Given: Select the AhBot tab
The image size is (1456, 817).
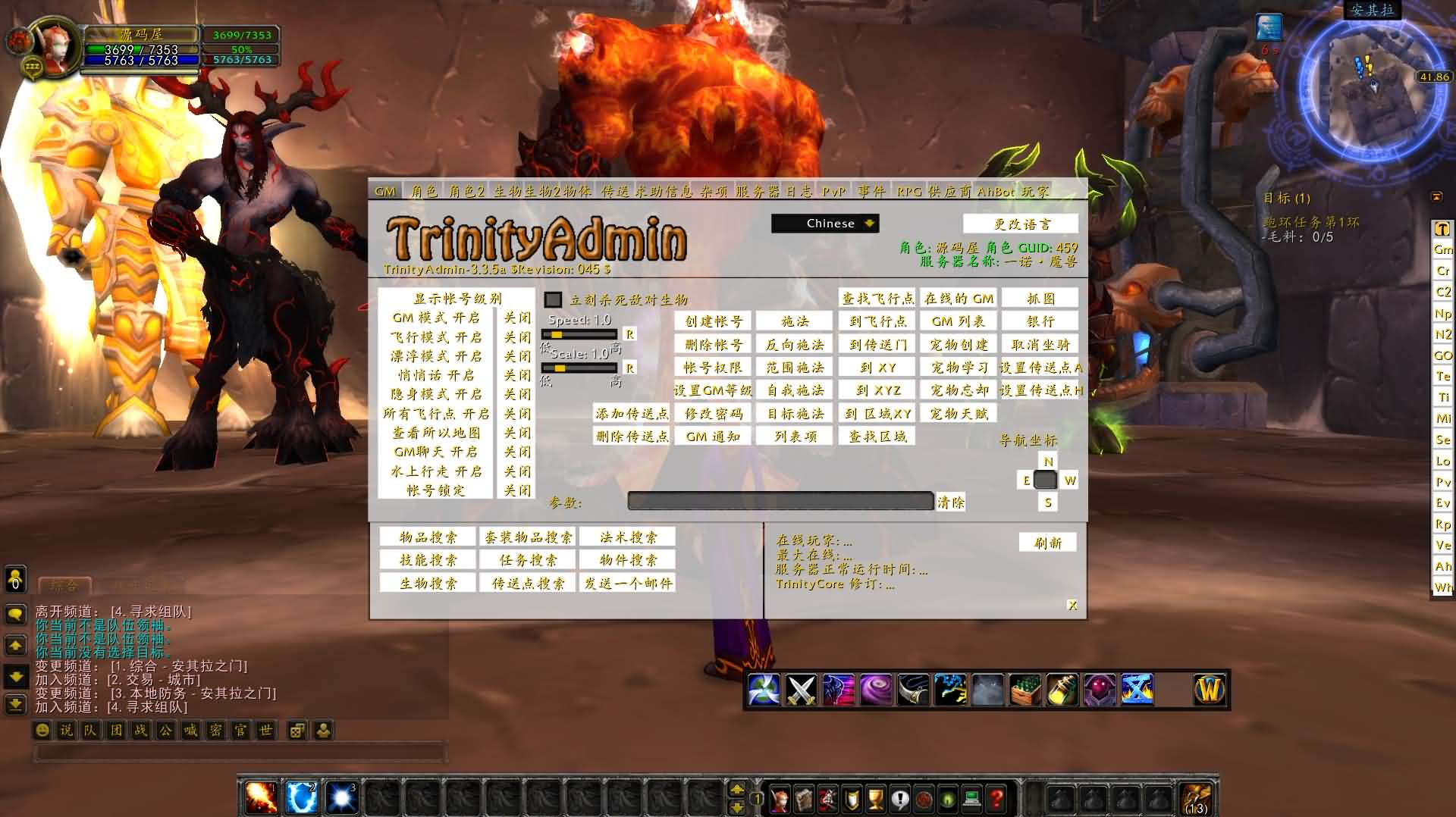Looking at the screenshot, I should coord(995,192).
